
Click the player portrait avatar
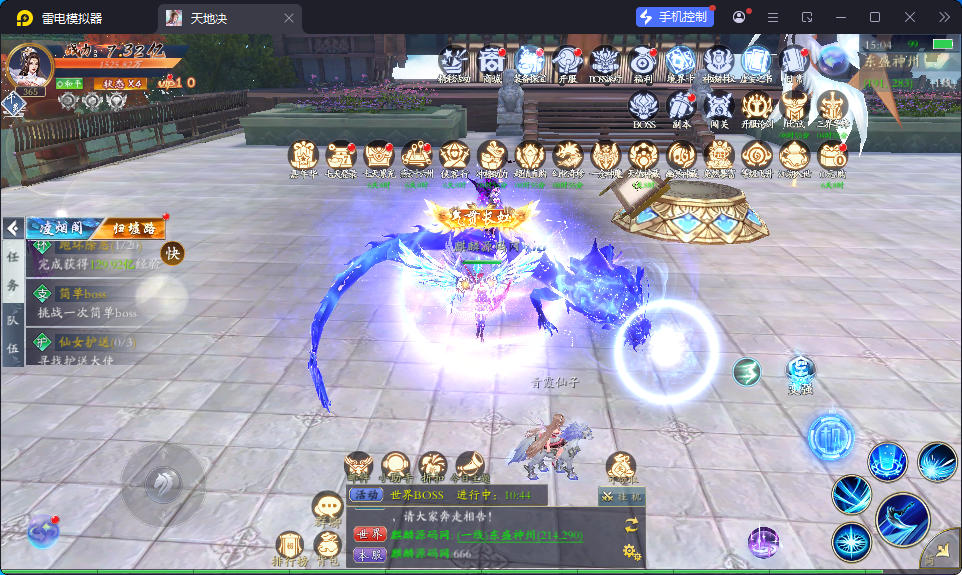pos(28,66)
